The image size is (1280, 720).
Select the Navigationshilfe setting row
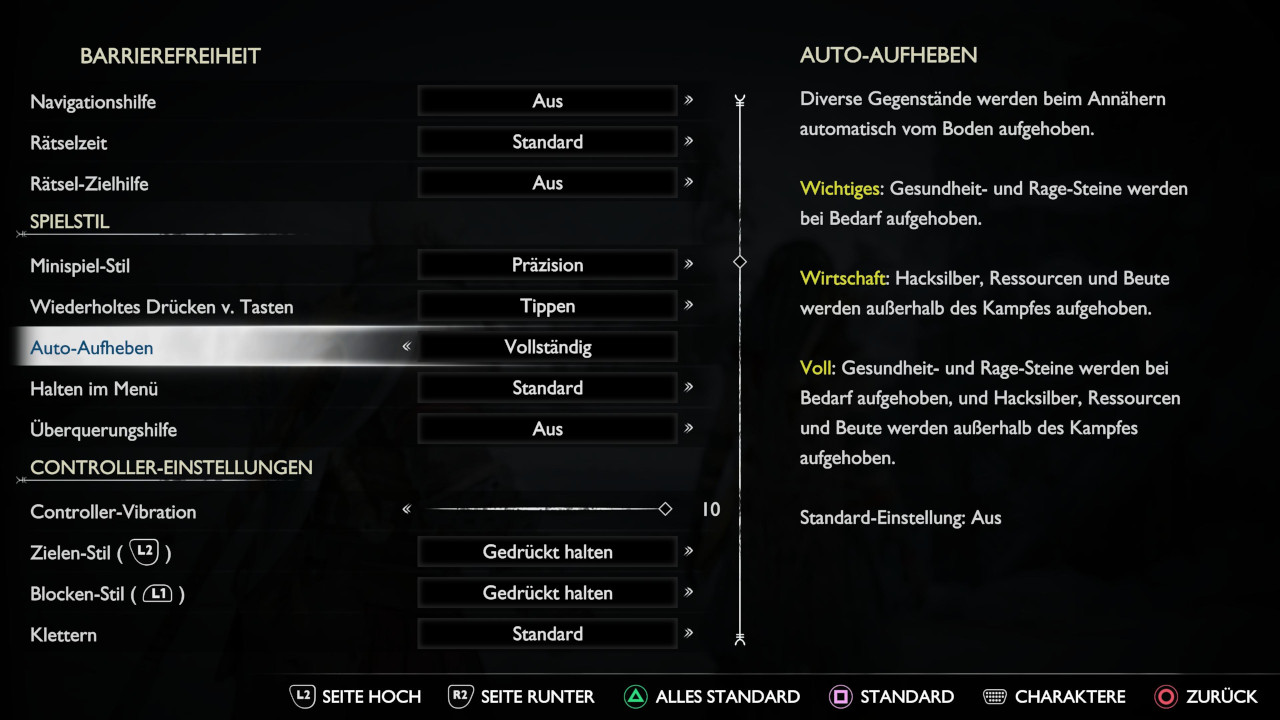pyautogui.click(x=93, y=102)
